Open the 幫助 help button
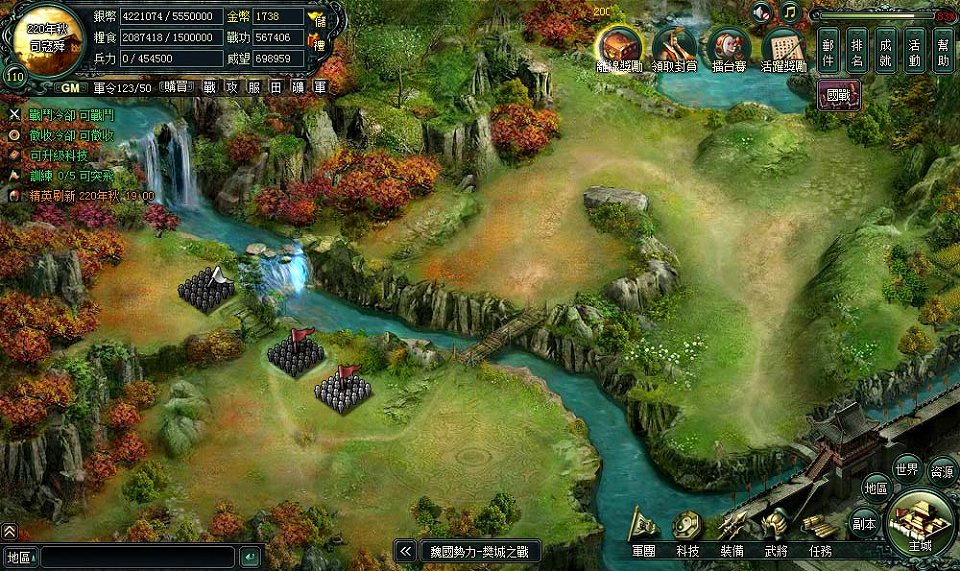This screenshot has height=571, width=960. coord(943,50)
